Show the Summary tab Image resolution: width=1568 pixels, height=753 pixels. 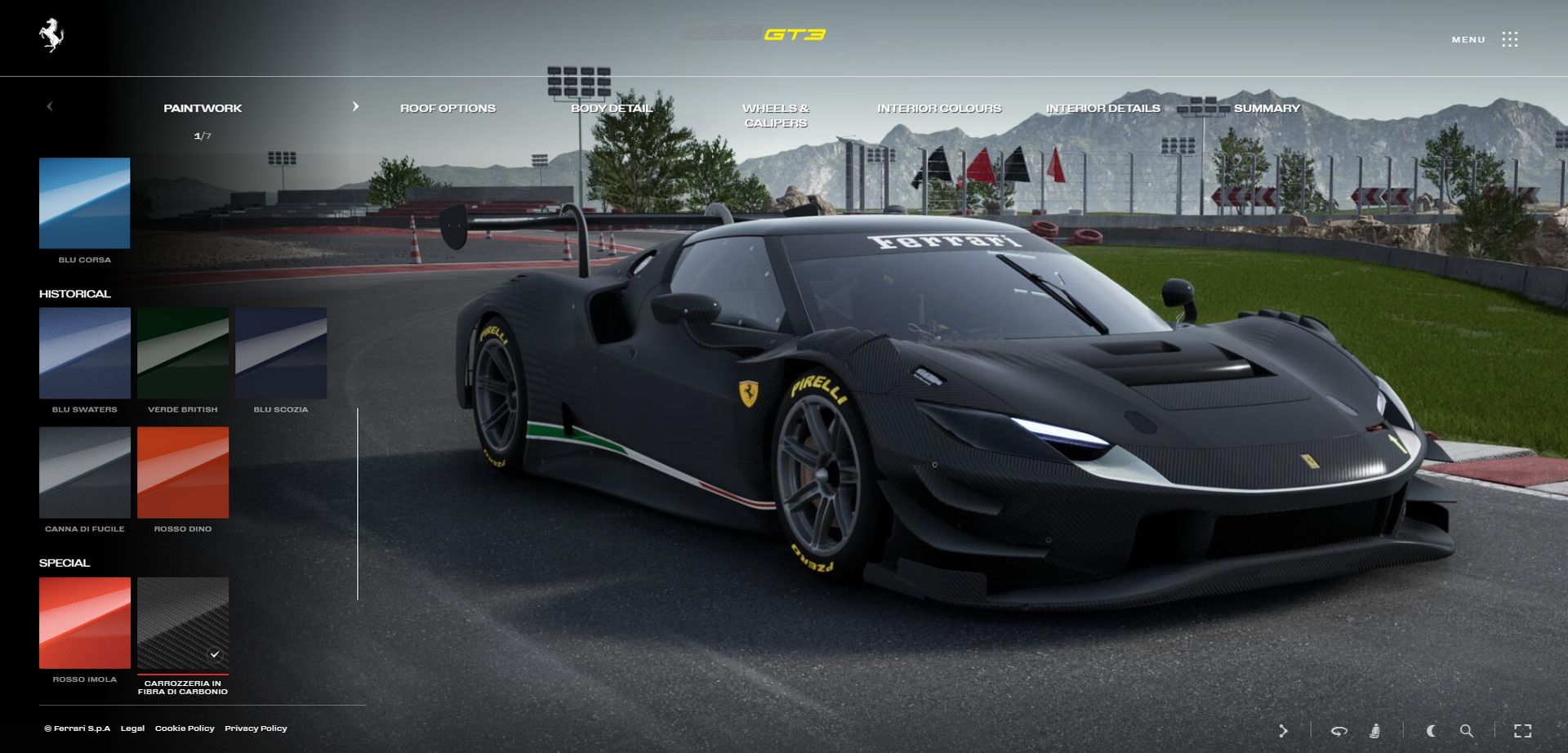click(x=1267, y=109)
